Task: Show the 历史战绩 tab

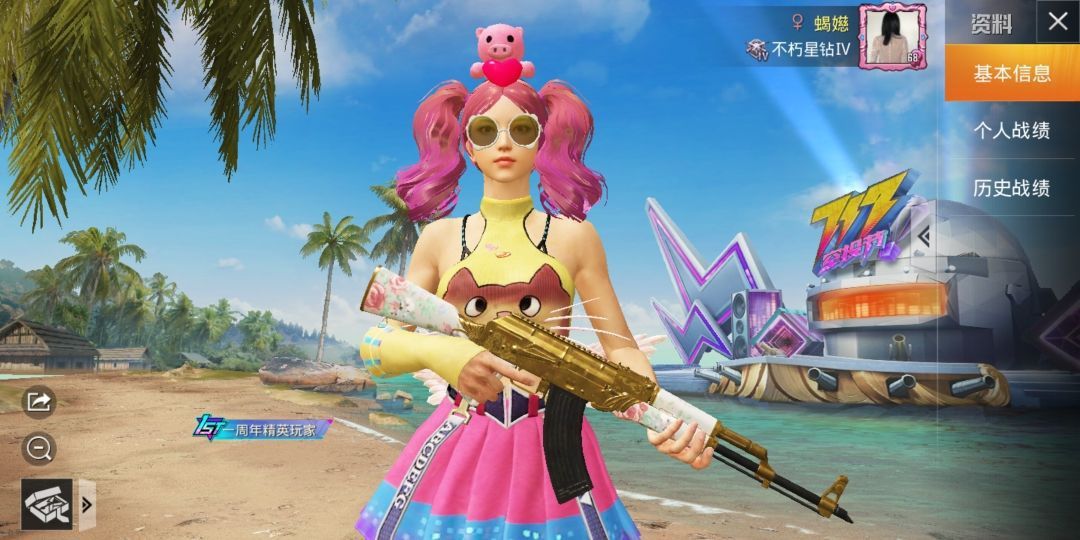Action: [1011, 187]
